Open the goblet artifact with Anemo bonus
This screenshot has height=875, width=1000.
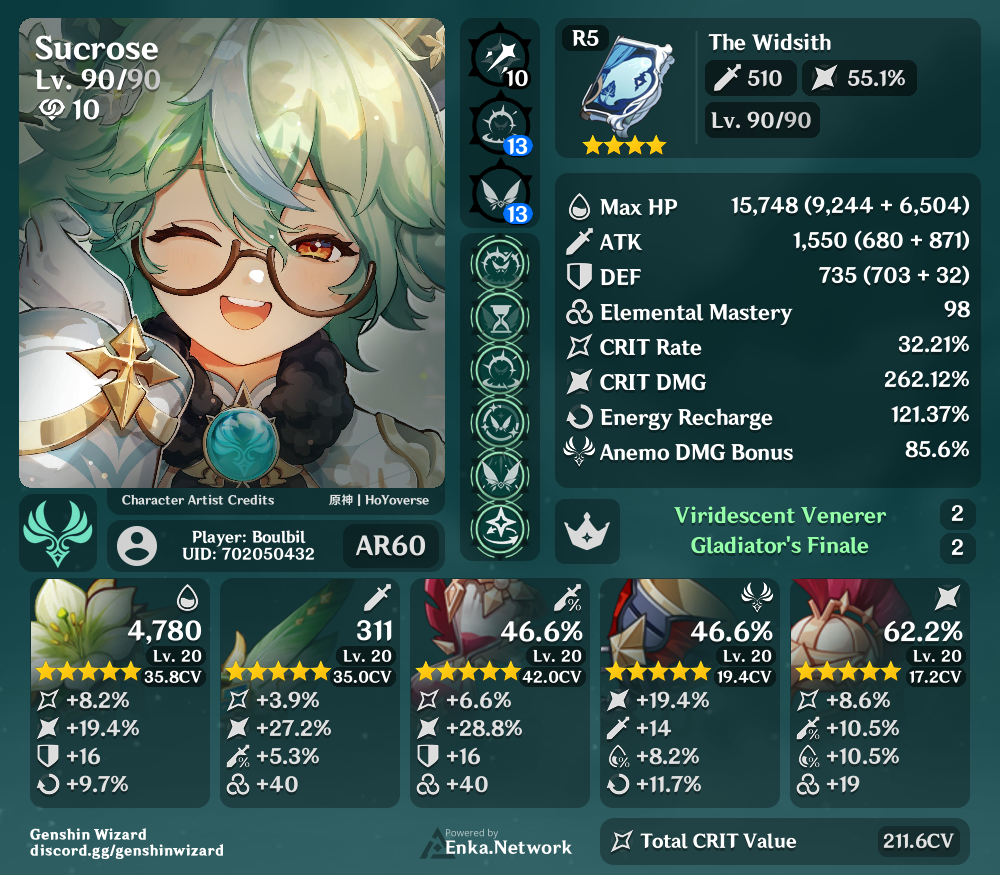tap(690, 692)
